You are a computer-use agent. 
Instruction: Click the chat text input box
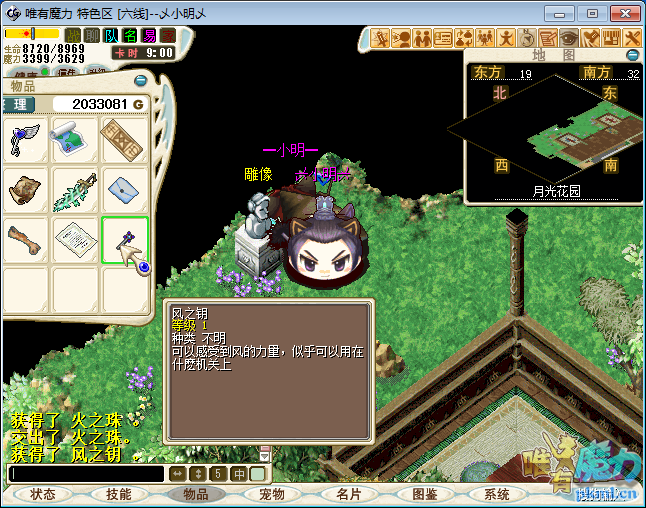[x=86, y=474]
